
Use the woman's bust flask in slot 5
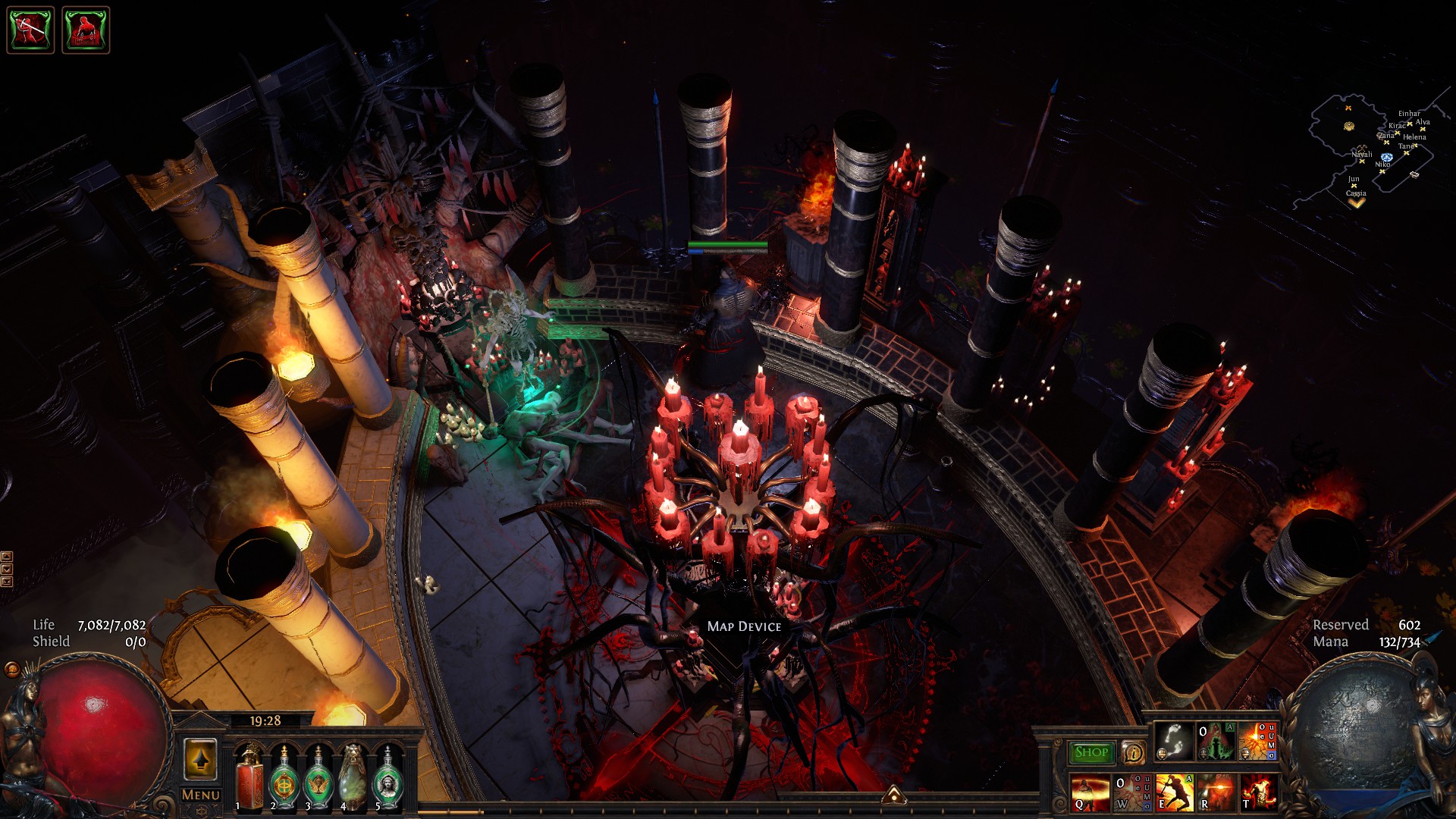[388, 777]
